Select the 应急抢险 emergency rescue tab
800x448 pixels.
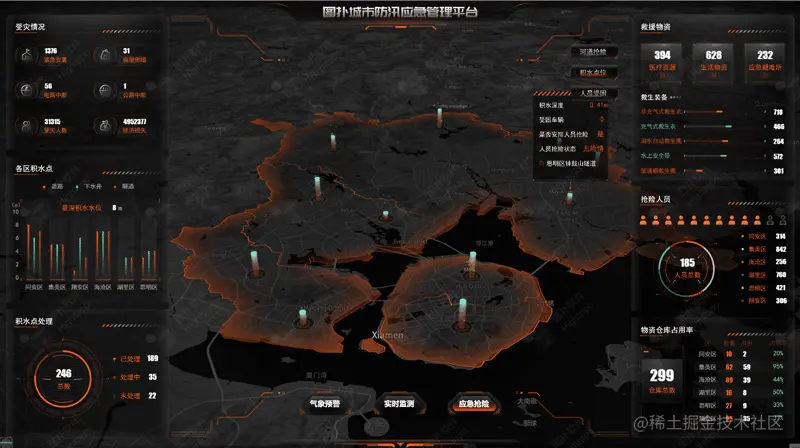(x=473, y=405)
